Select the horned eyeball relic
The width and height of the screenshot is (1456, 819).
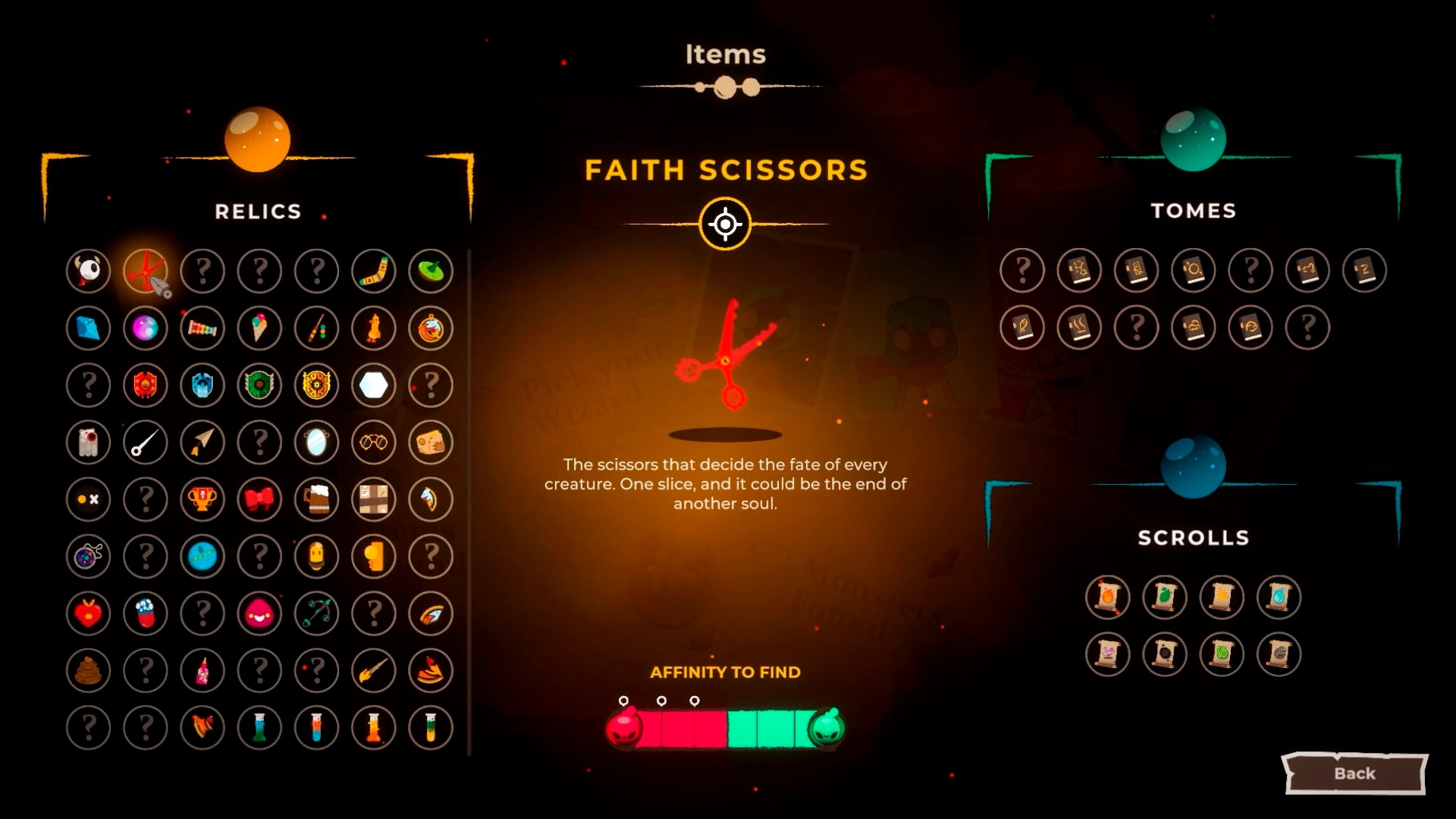[89, 271]
